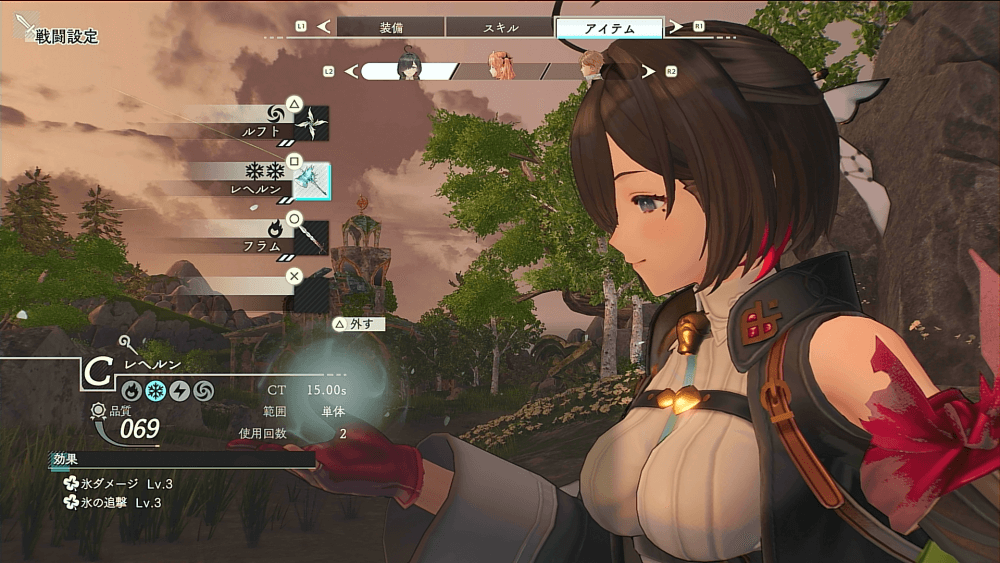1000x563 pixels.
Task: Open the スキル skills tab
Action: [500, 28]
